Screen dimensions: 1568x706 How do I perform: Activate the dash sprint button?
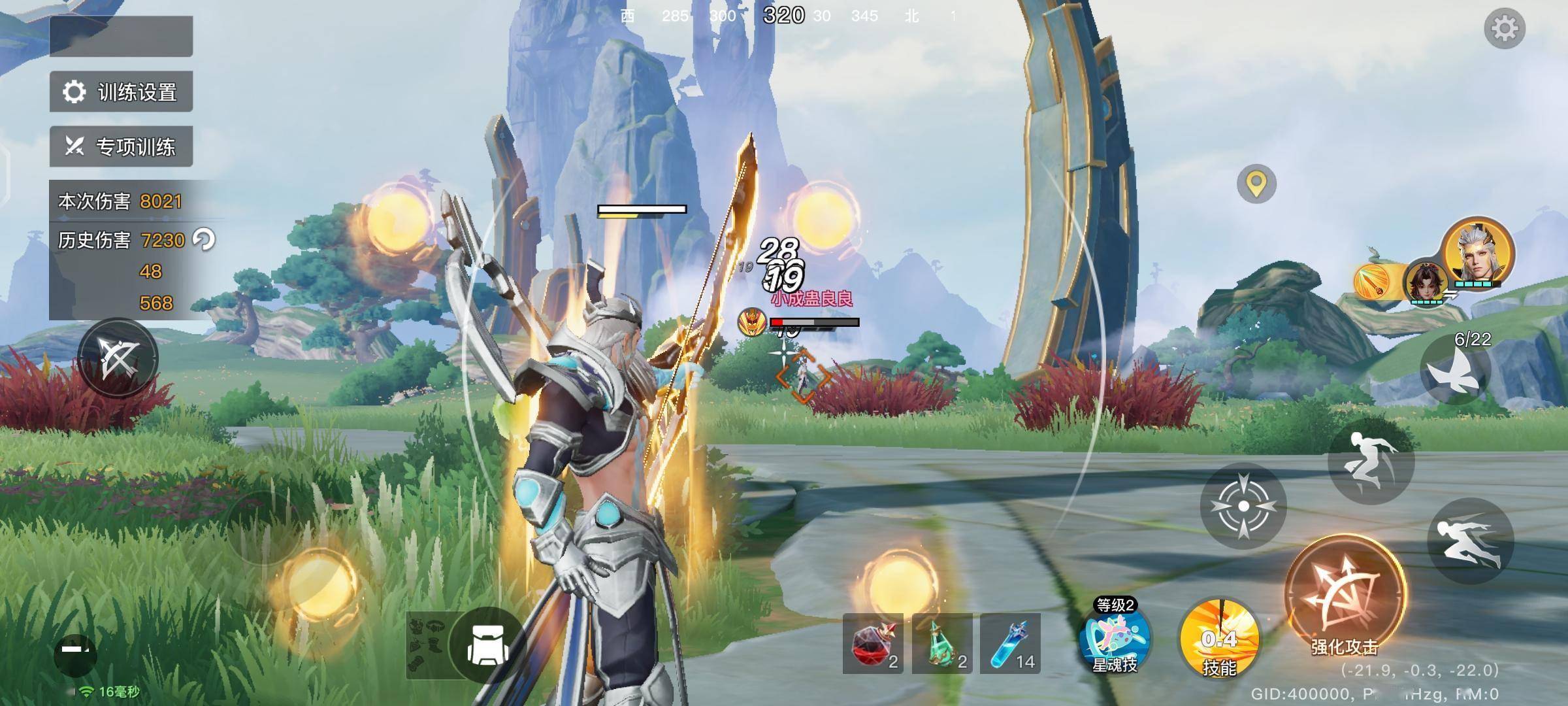click(1470, 541)
